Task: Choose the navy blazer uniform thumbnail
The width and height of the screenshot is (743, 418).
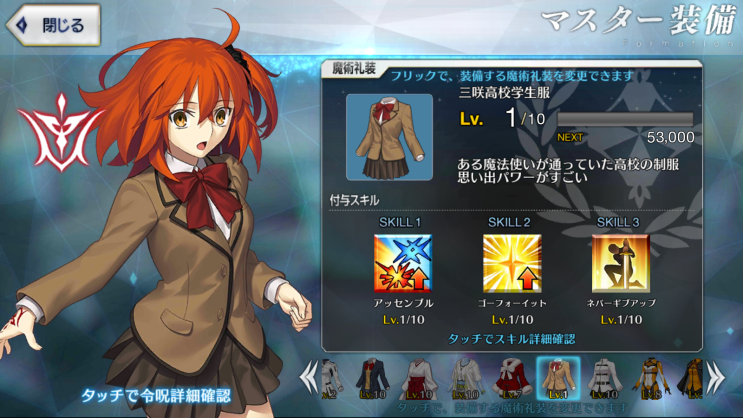Action: point(374,378)
